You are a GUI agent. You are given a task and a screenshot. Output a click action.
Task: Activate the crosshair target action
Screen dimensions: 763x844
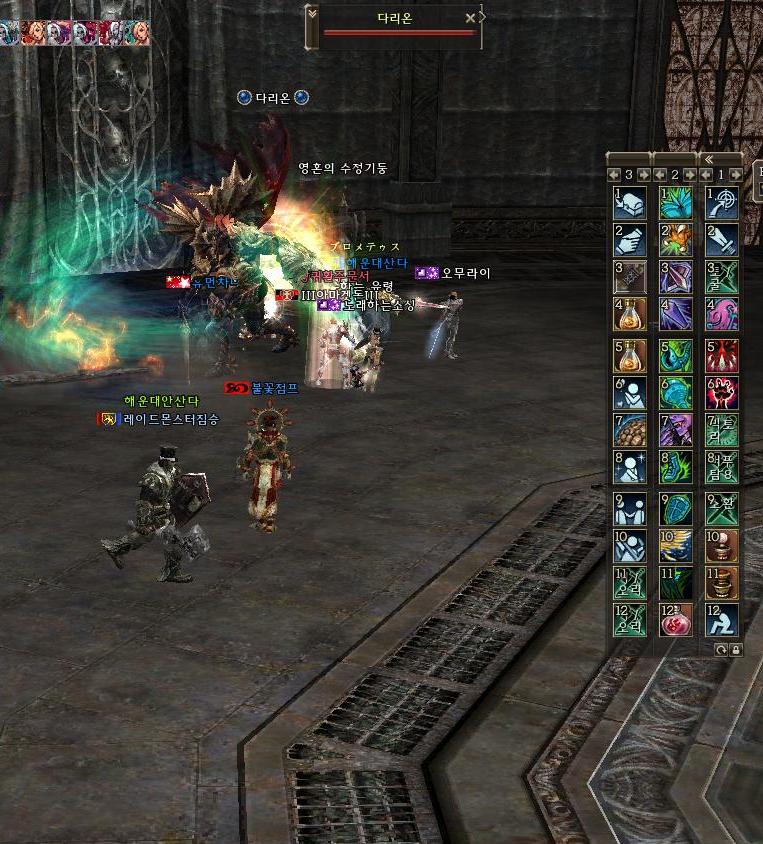coord(722,201)
